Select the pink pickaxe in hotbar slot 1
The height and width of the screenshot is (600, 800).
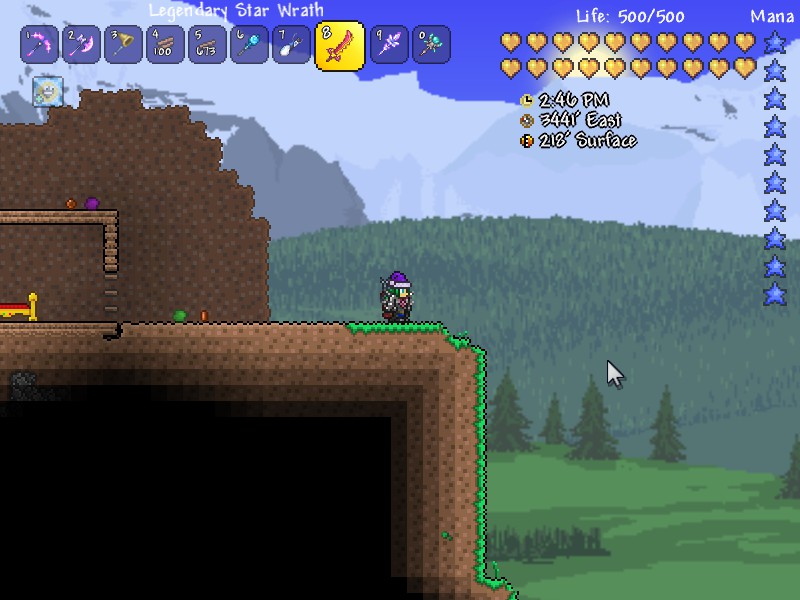point(39,45)
